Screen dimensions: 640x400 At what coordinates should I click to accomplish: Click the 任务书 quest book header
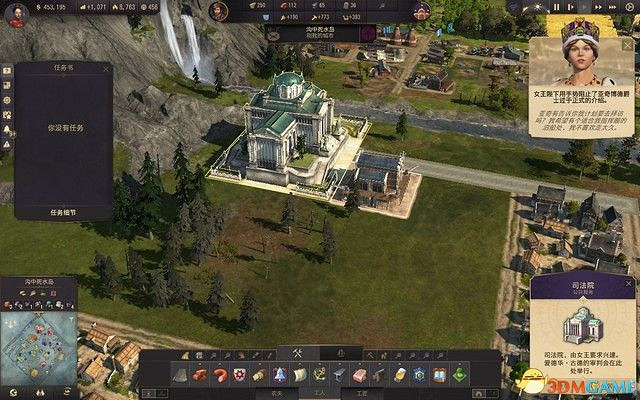(x=62, y=71)
